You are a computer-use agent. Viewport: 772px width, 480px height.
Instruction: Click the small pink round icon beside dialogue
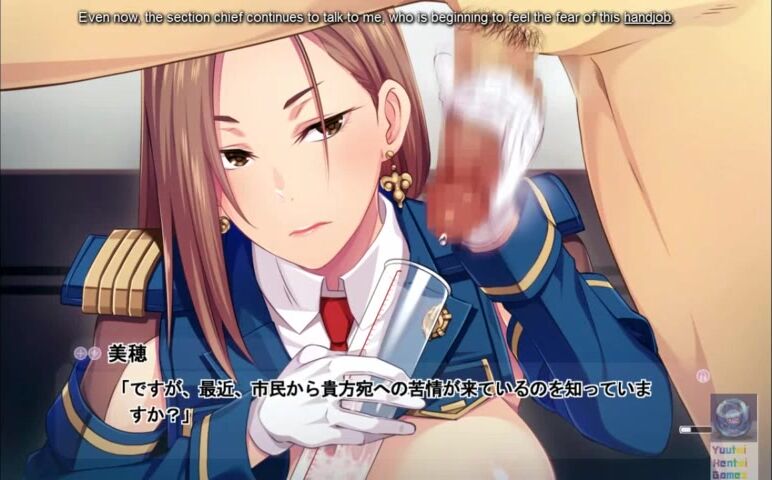(x=703, y=375)
